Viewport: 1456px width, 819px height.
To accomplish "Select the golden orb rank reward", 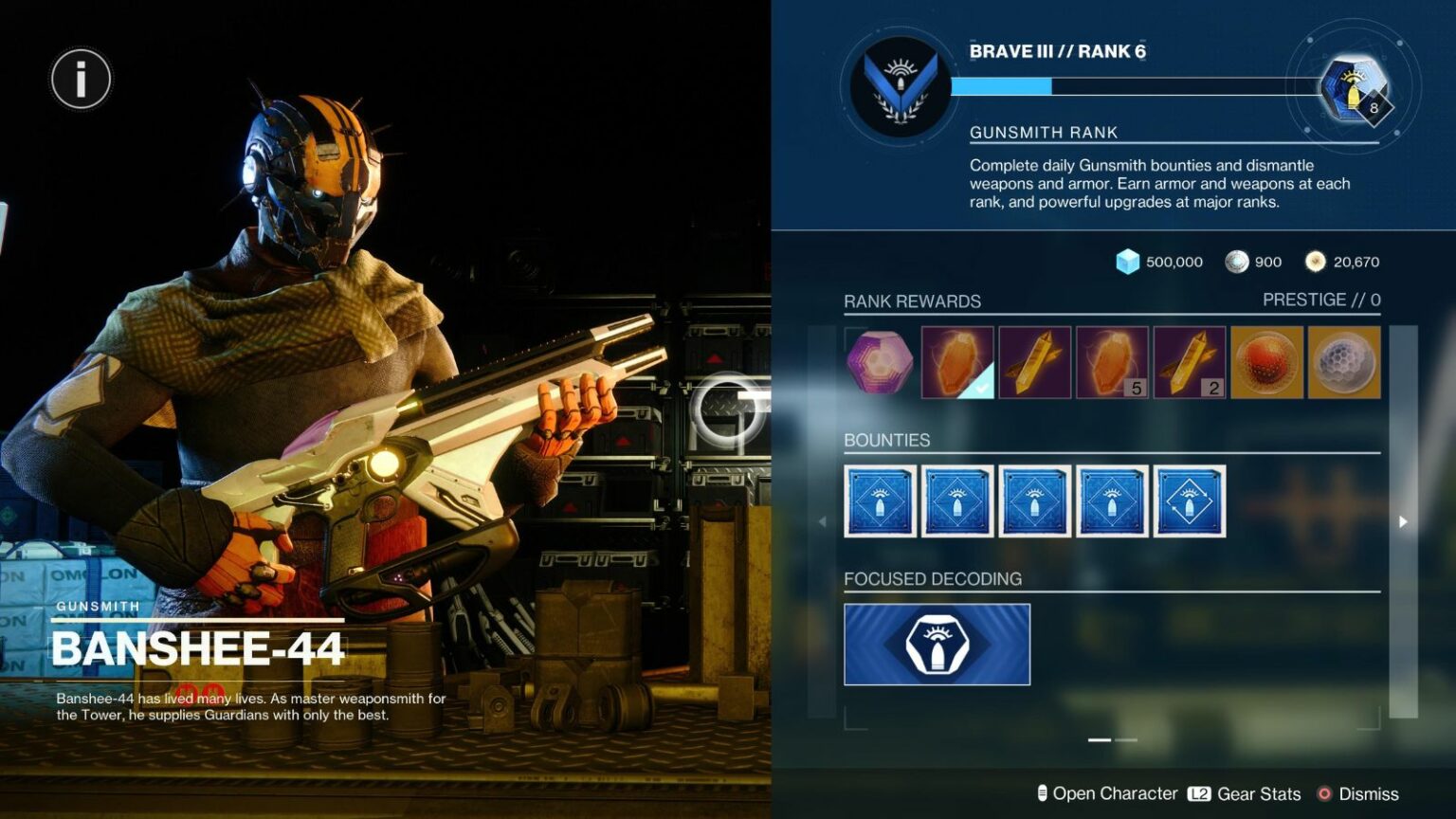I will point(1267,363).
